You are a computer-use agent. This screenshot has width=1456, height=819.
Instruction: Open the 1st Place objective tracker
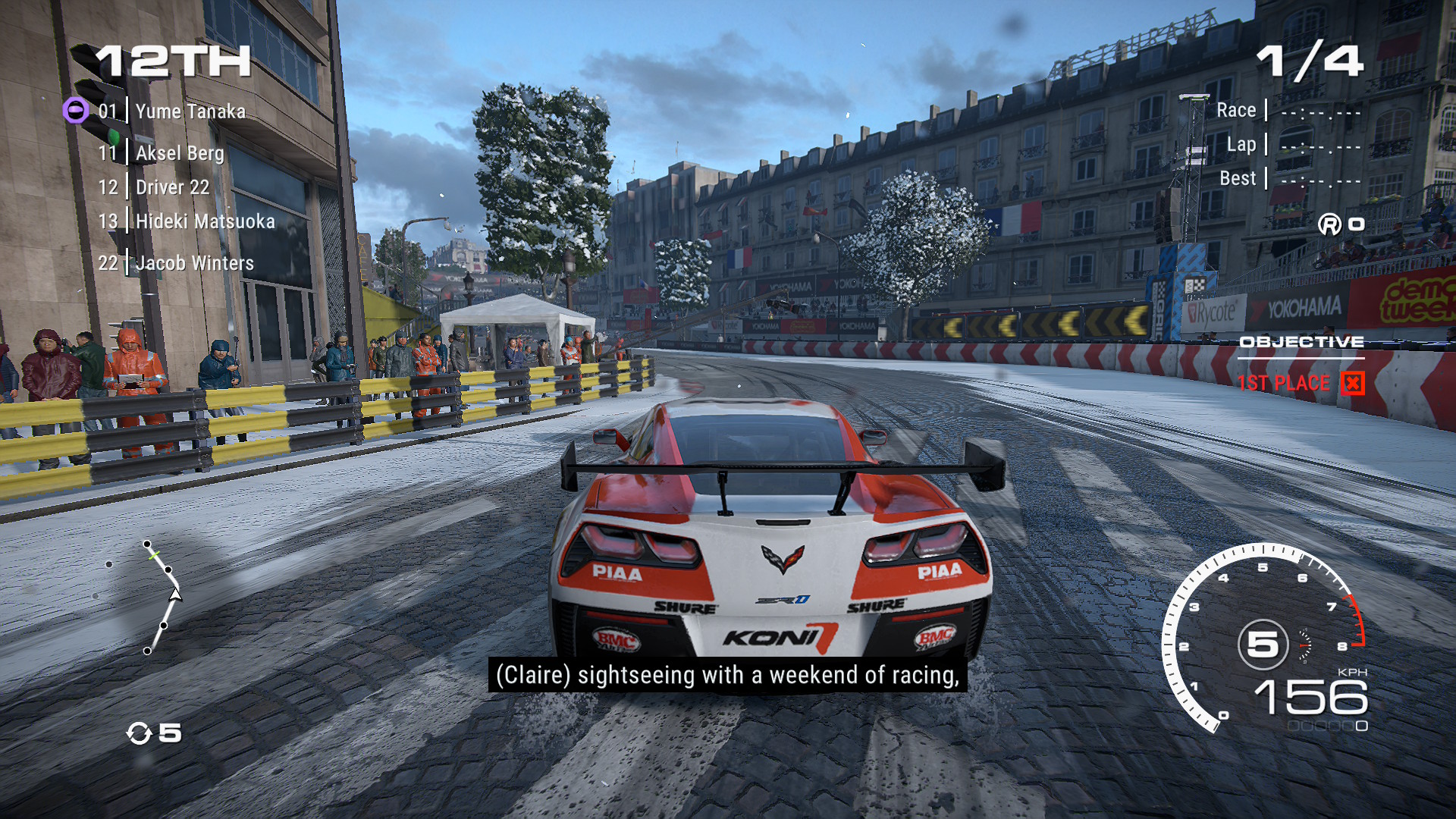1300,383
